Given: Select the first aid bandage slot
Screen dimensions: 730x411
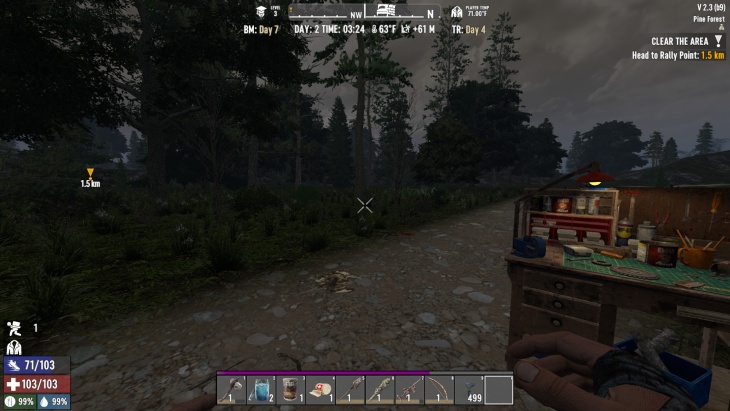Looking at the screenshot, I should click(x=320, y=389).
